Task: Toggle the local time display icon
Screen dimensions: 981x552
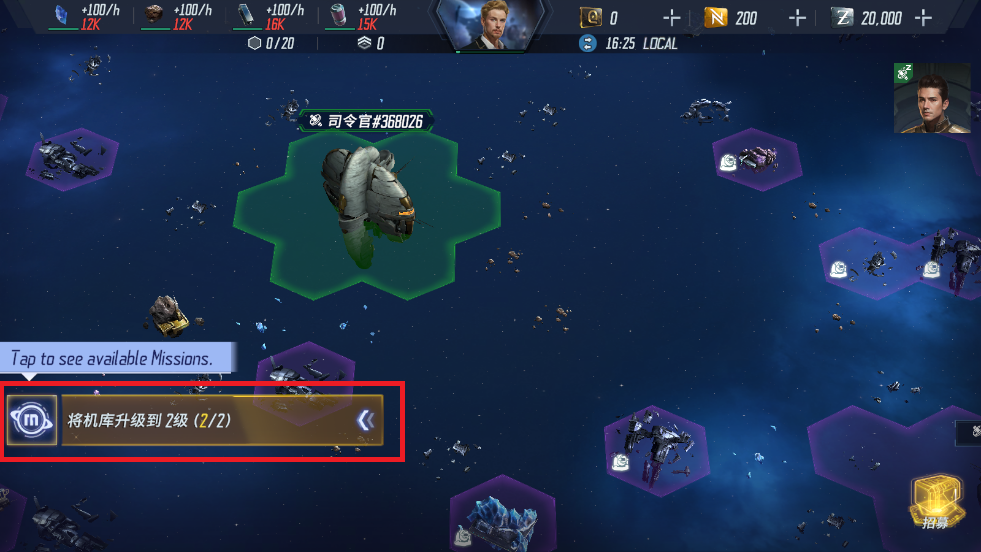Action: coord(588,43)
